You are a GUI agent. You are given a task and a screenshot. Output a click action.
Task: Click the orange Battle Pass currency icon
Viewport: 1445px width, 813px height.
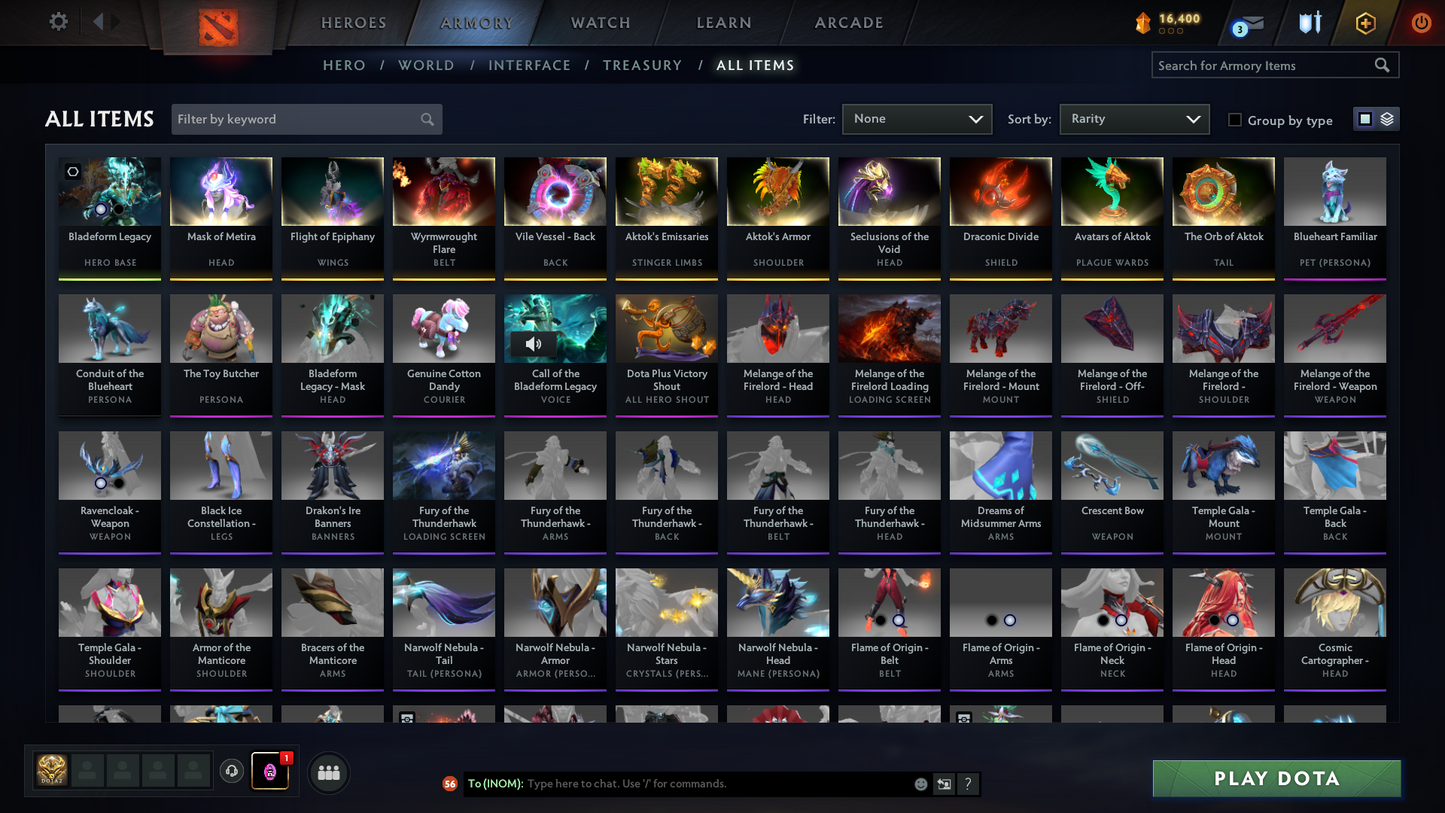tap(1143, 21)
